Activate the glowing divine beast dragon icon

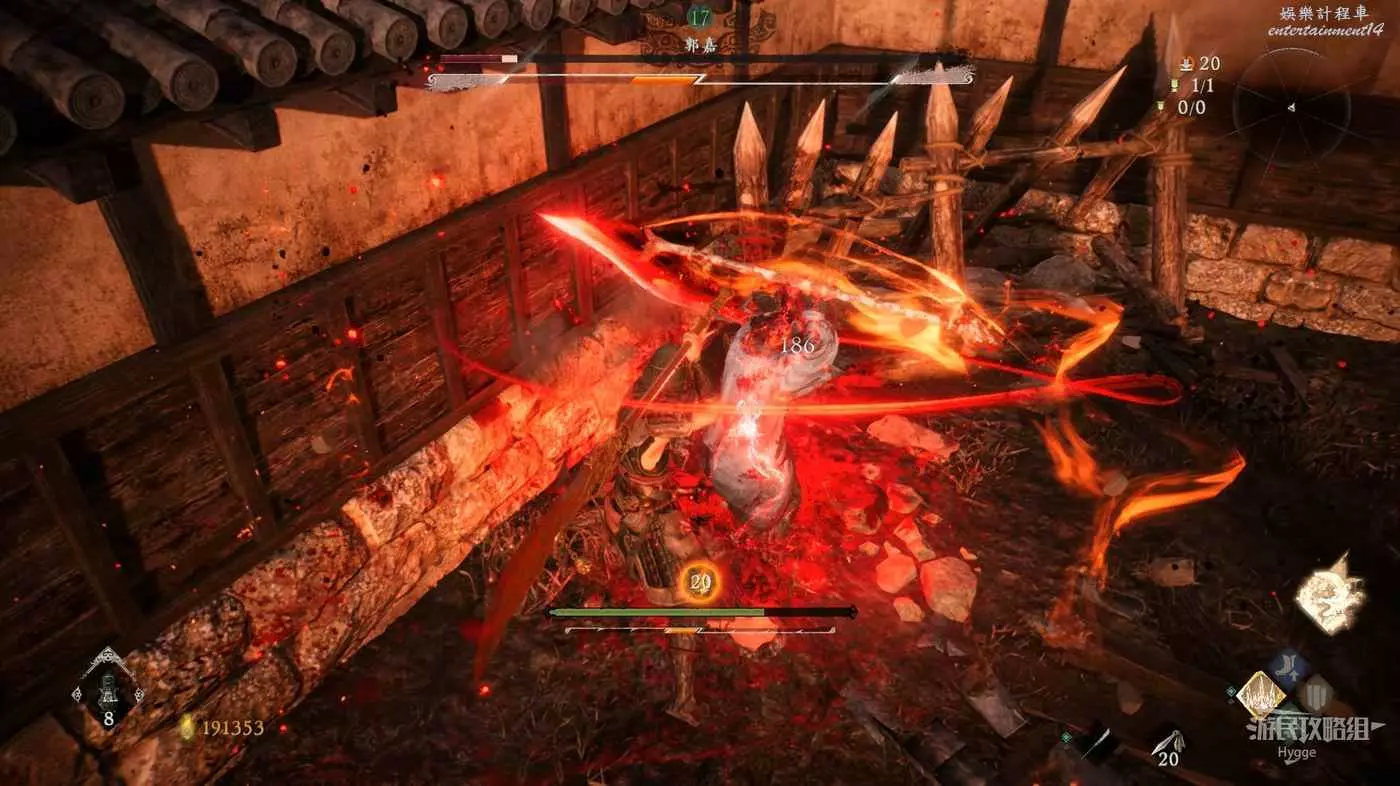point(1329,597)
